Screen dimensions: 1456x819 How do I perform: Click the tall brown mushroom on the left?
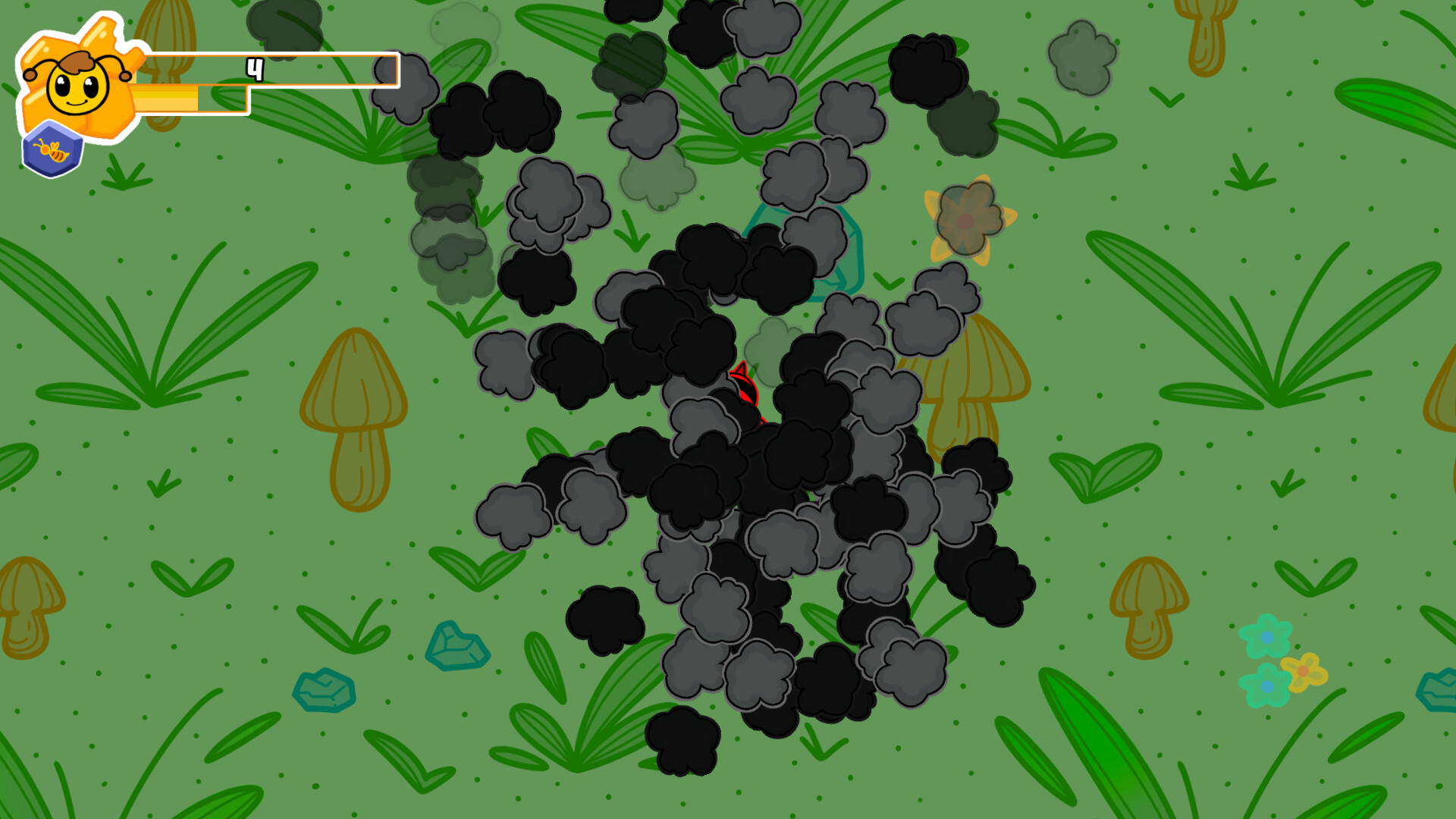pyautogui.click(x=356, y=409)
